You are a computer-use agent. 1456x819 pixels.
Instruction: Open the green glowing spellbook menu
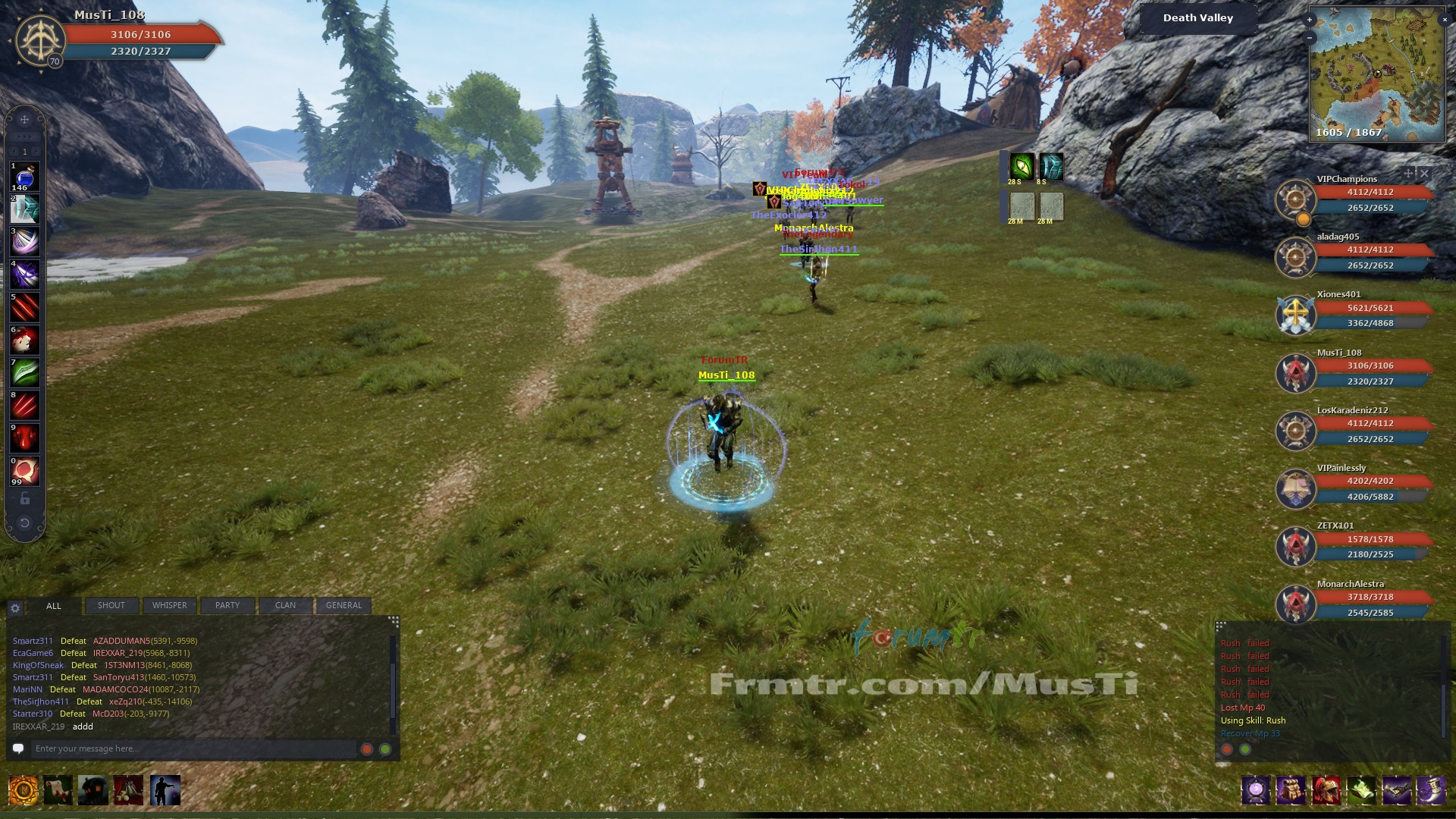point(1361,790)
